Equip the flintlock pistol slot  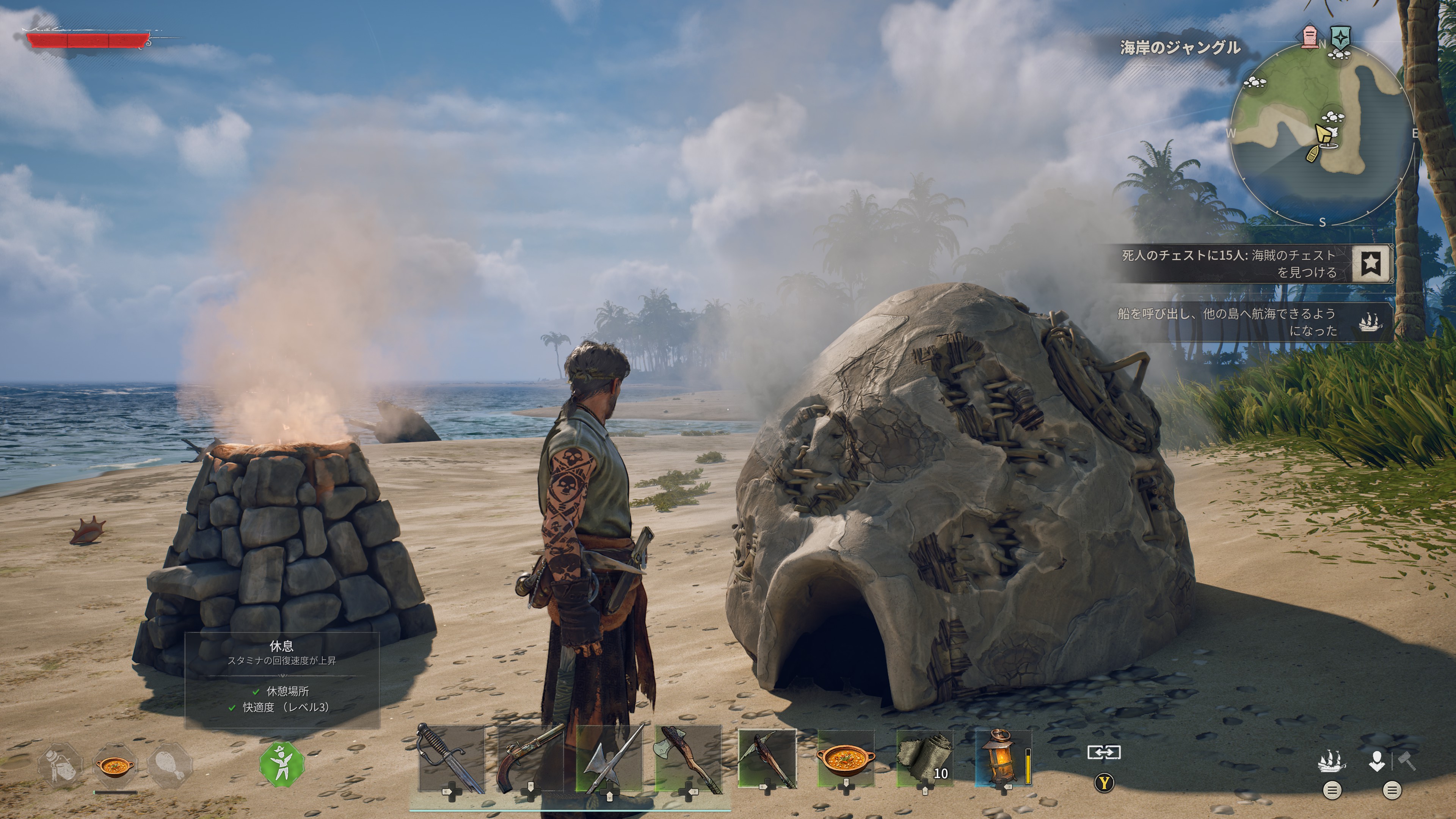530,758
